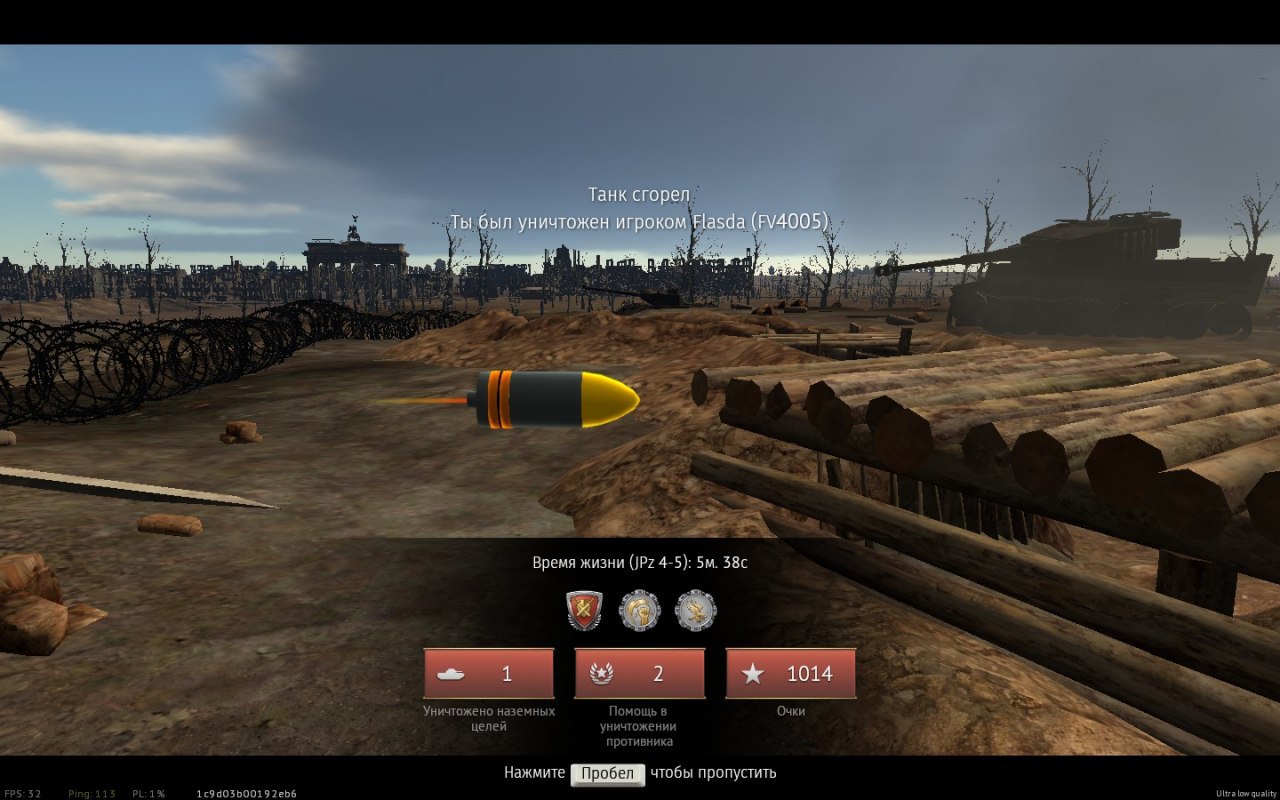Select the red shield award badge
Image resolution: width=1280 pixels, height=800 pixels.
(x=584, y=610)
